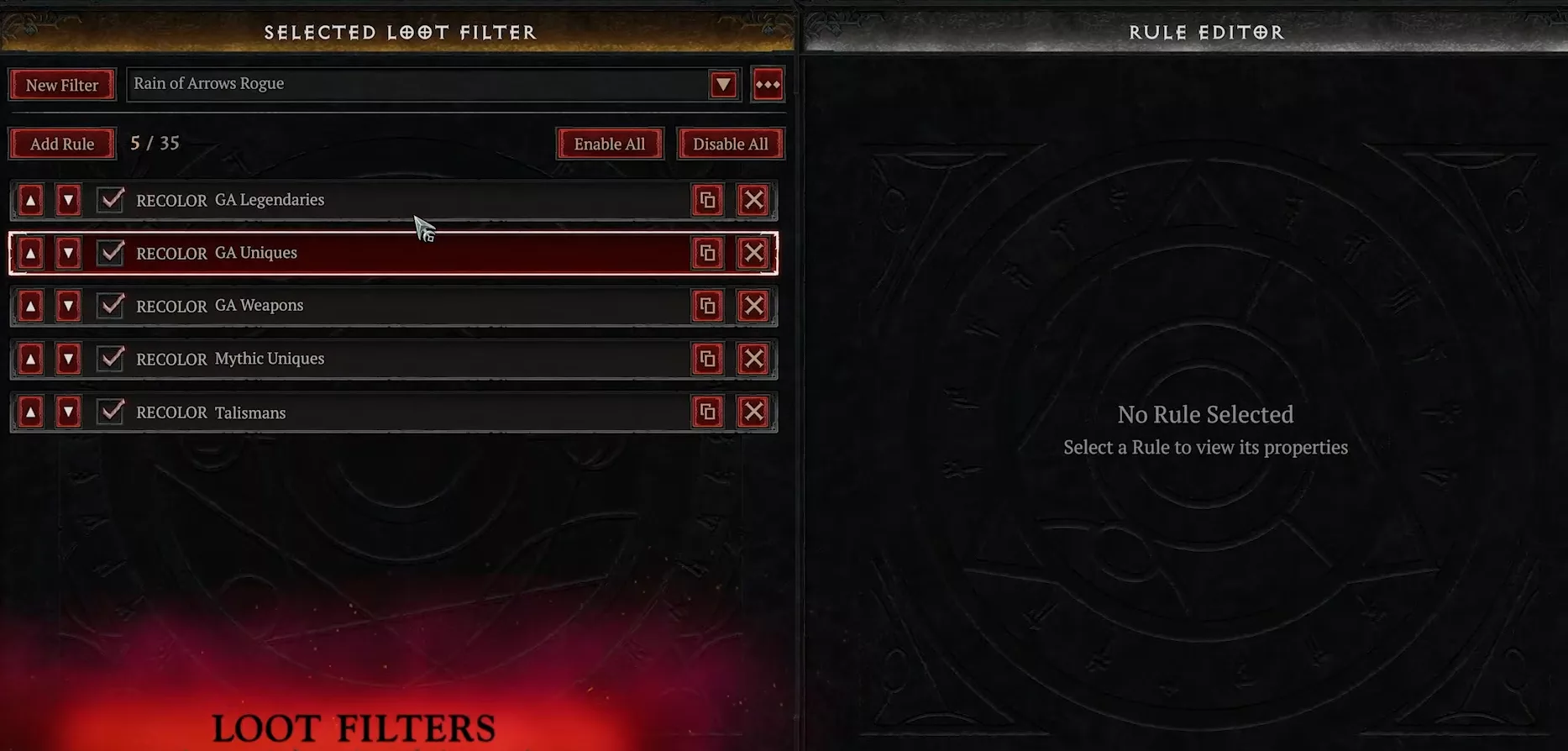
Task: Add a new rule to the filter
Action: pos(62,144)
